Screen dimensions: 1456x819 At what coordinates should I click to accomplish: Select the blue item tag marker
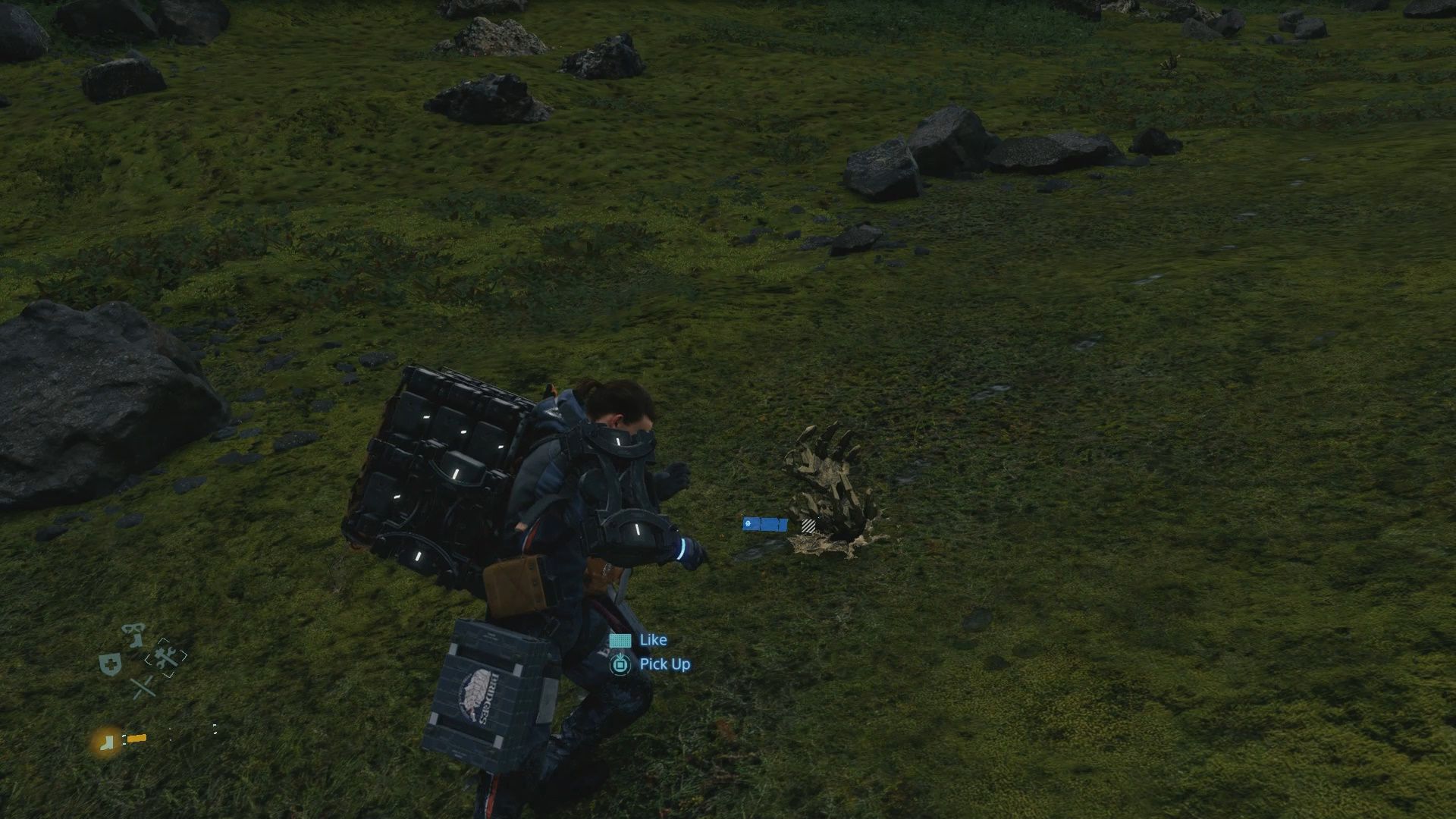(764, 524)
